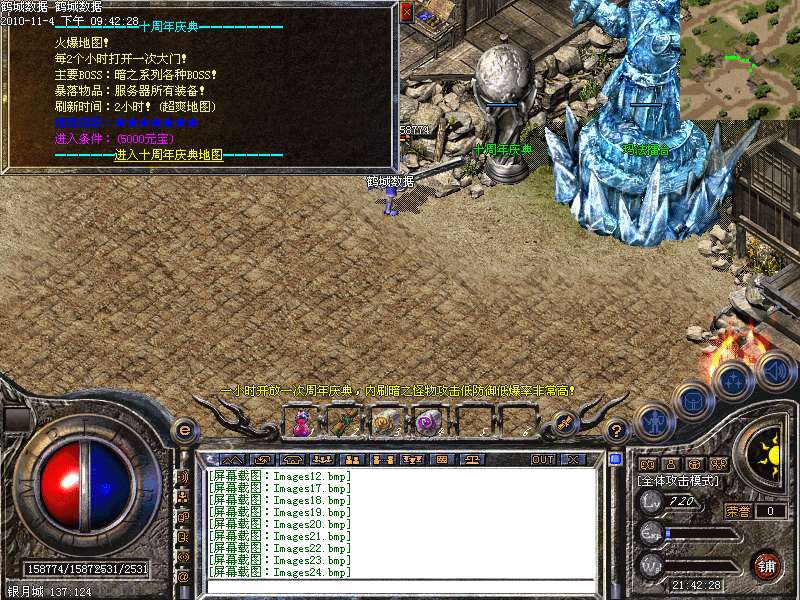Select the green herb belt slot
The height and width of the screenshot is (600, 800).
click(344, 423)
